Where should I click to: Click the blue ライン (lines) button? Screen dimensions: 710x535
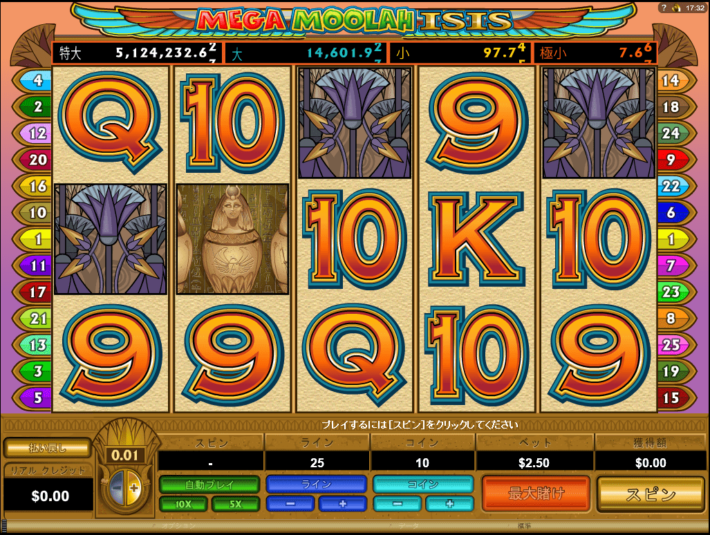coord(316,484)
